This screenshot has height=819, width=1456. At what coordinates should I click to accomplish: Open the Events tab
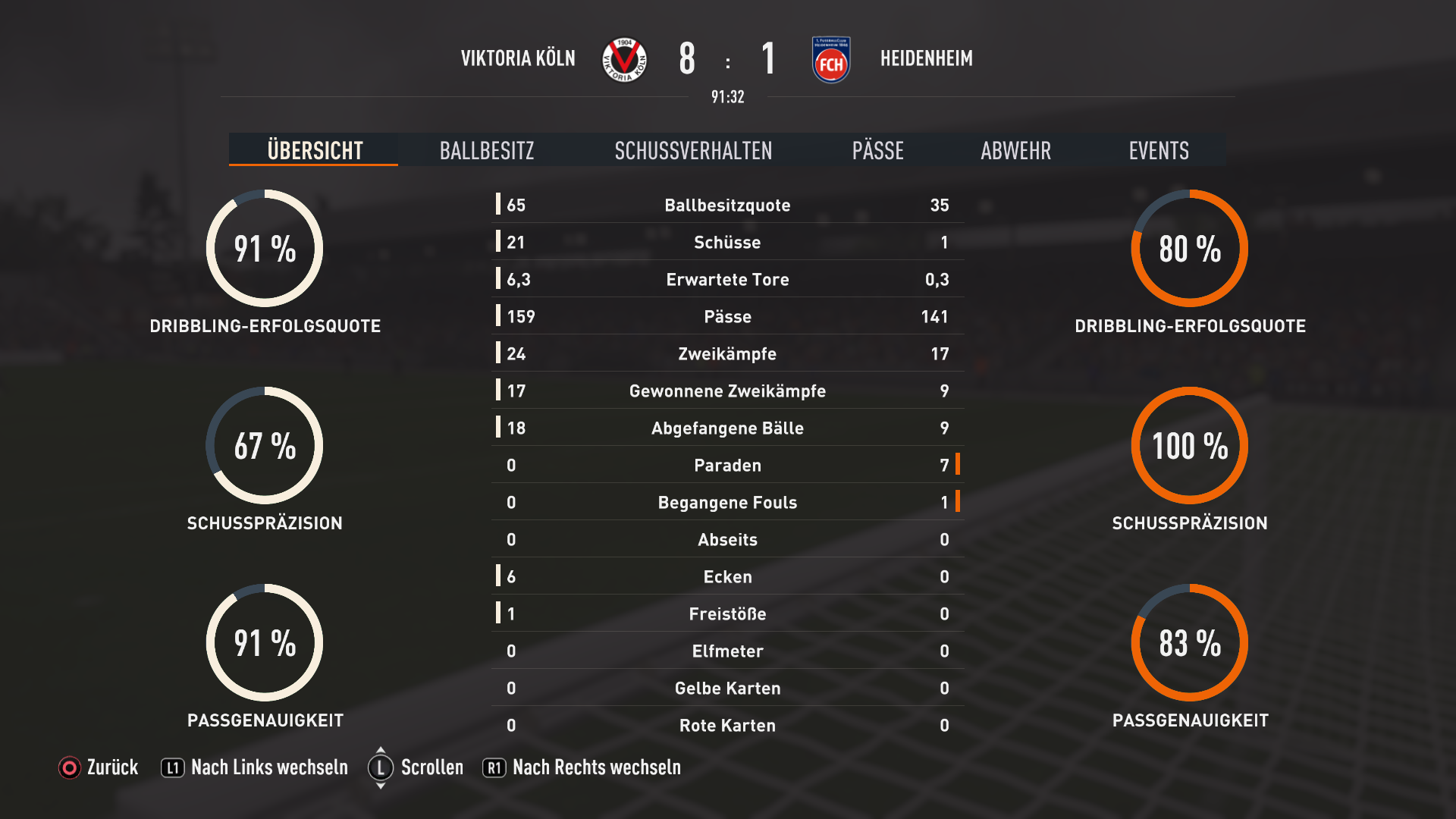click(1158, 150)
